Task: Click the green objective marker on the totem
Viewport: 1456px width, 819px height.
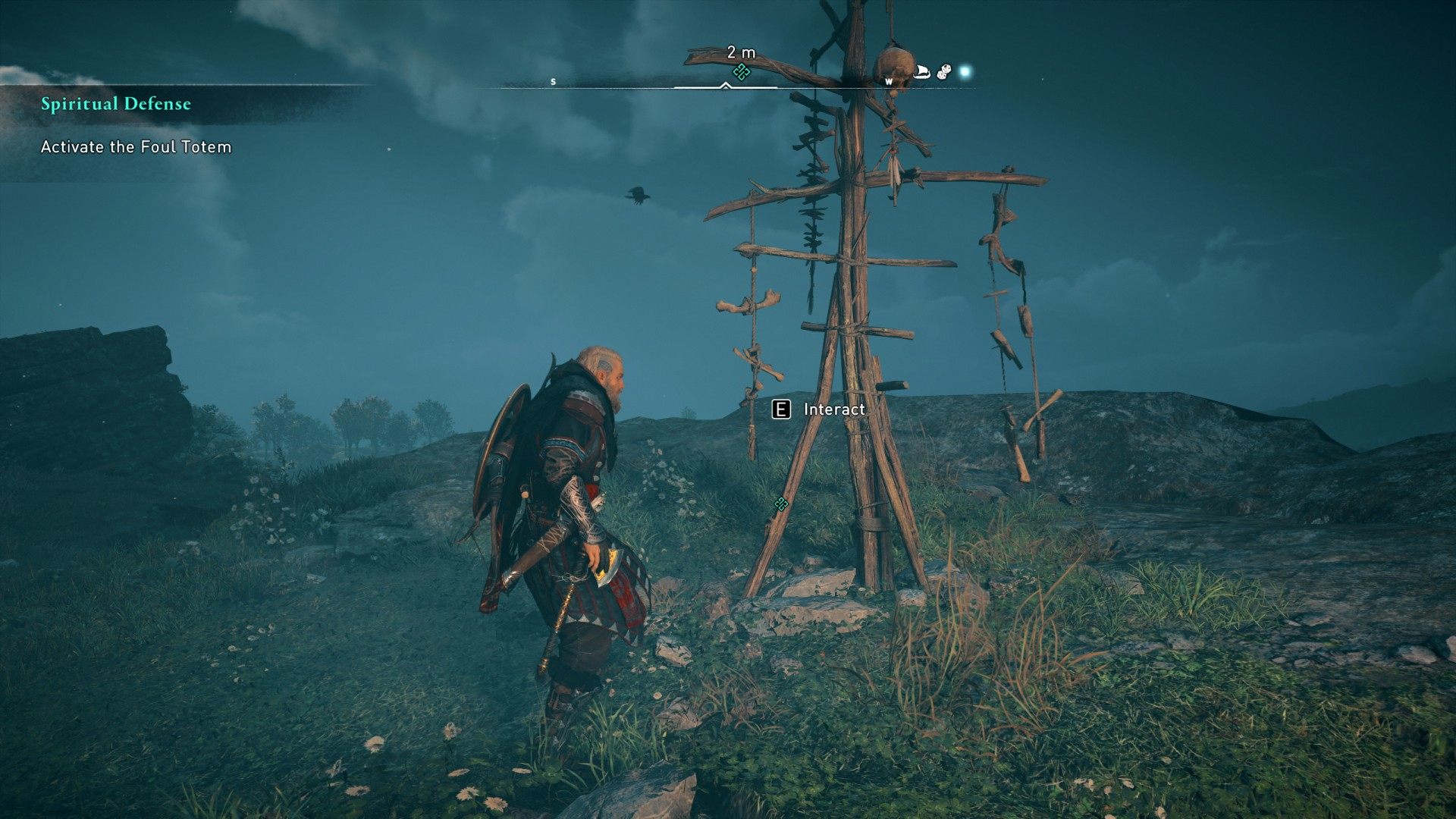Action: click(x=780, y=504)
